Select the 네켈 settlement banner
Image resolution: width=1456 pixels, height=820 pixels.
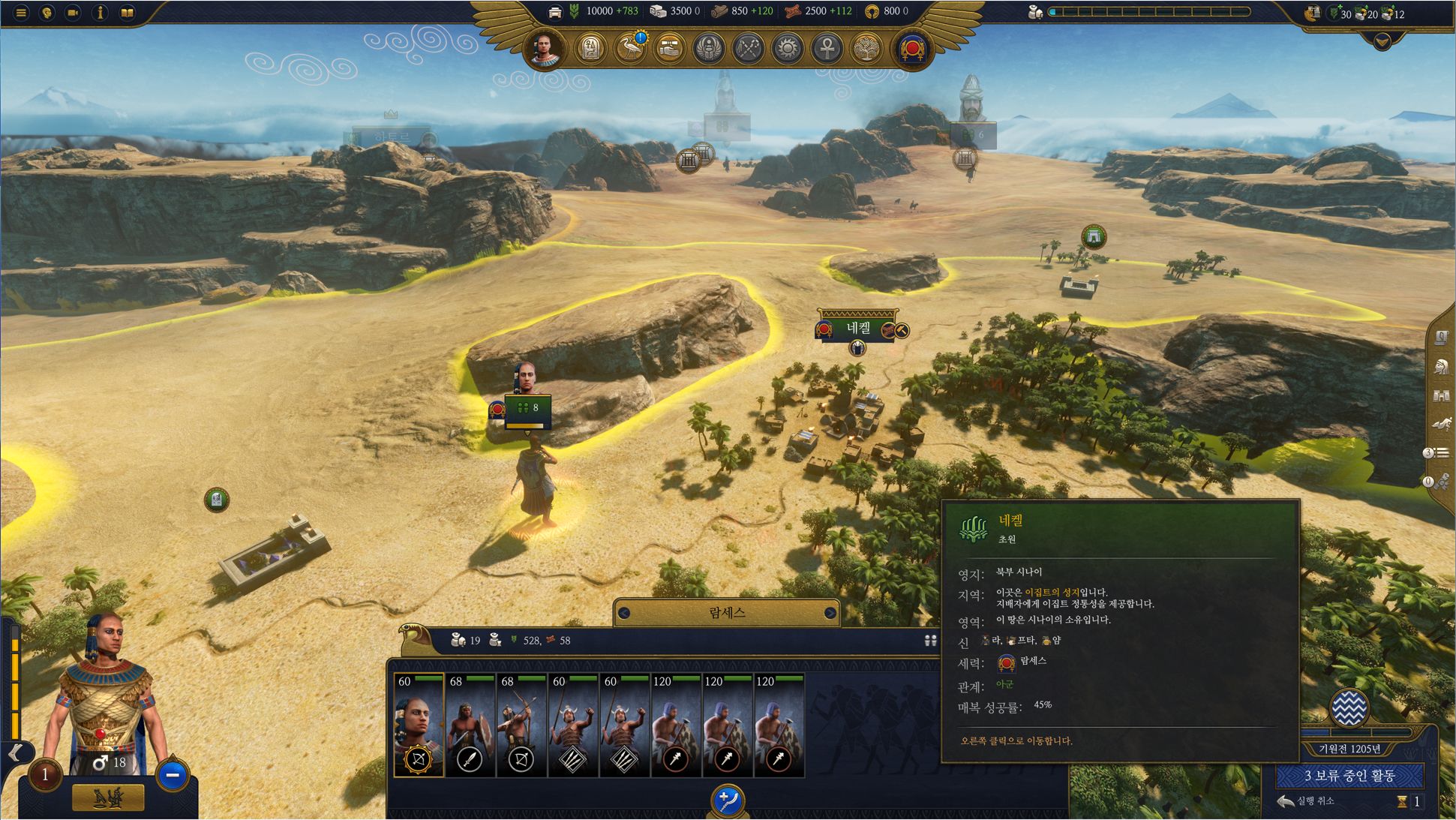tap(859, 328)
